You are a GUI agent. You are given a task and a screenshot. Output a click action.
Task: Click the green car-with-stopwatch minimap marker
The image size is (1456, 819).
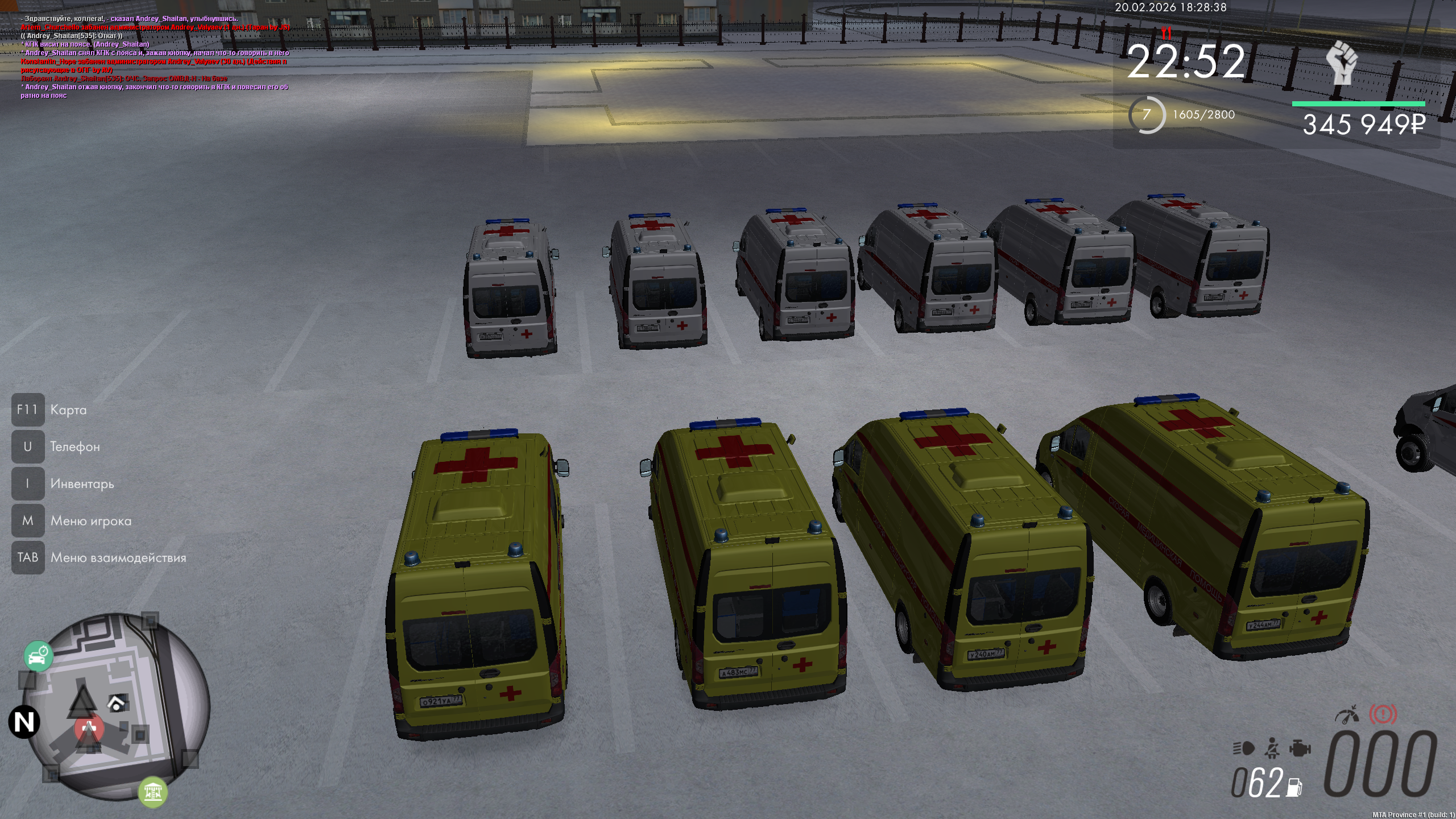pos(38,656)
